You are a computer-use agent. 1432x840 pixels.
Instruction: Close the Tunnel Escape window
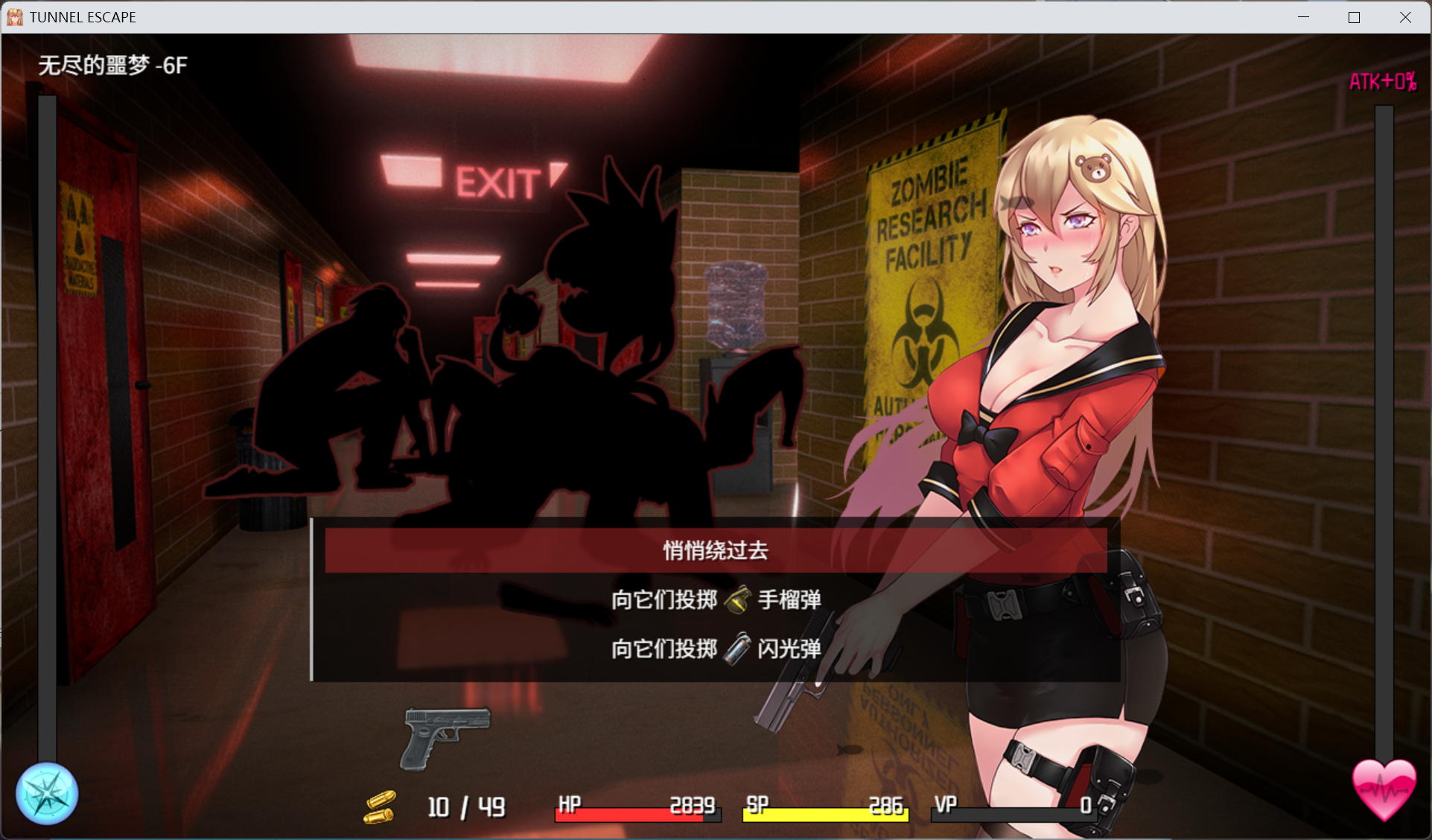click(1405, 17)
